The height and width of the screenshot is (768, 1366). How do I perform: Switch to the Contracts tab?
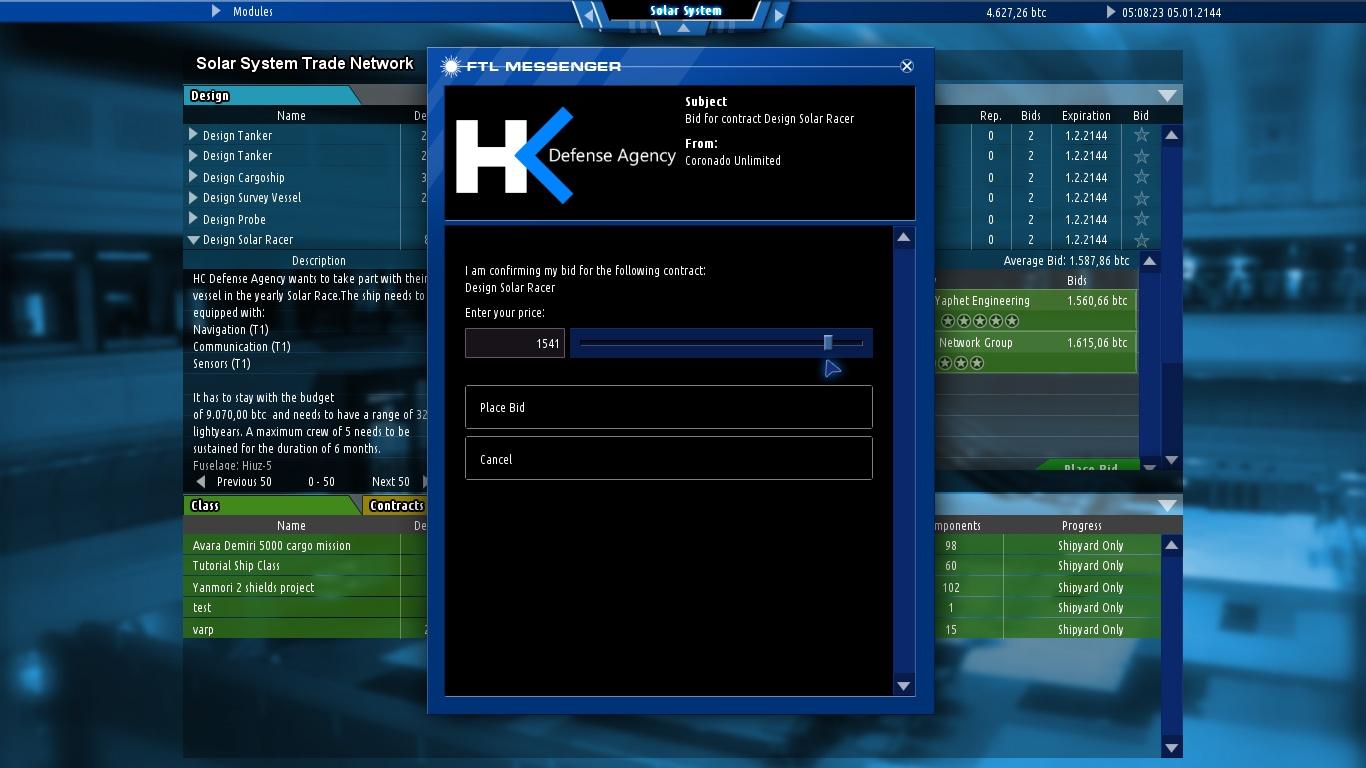click(x=396, y=505)
